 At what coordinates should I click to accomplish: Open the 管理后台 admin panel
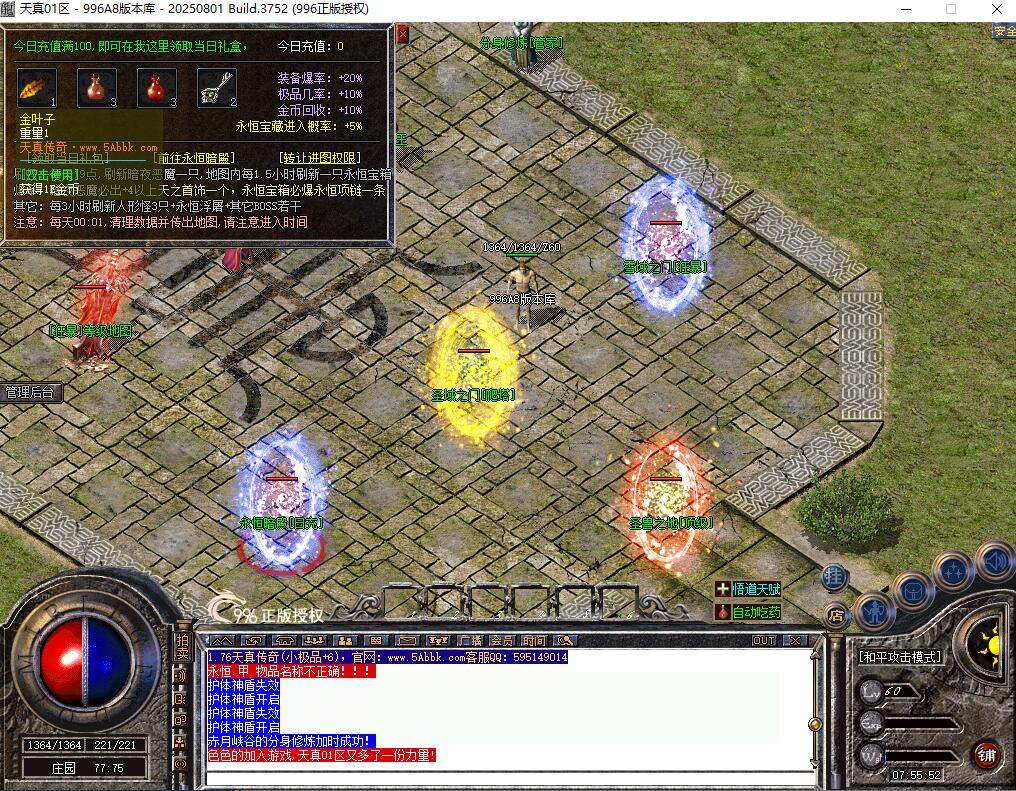point(30,392)
